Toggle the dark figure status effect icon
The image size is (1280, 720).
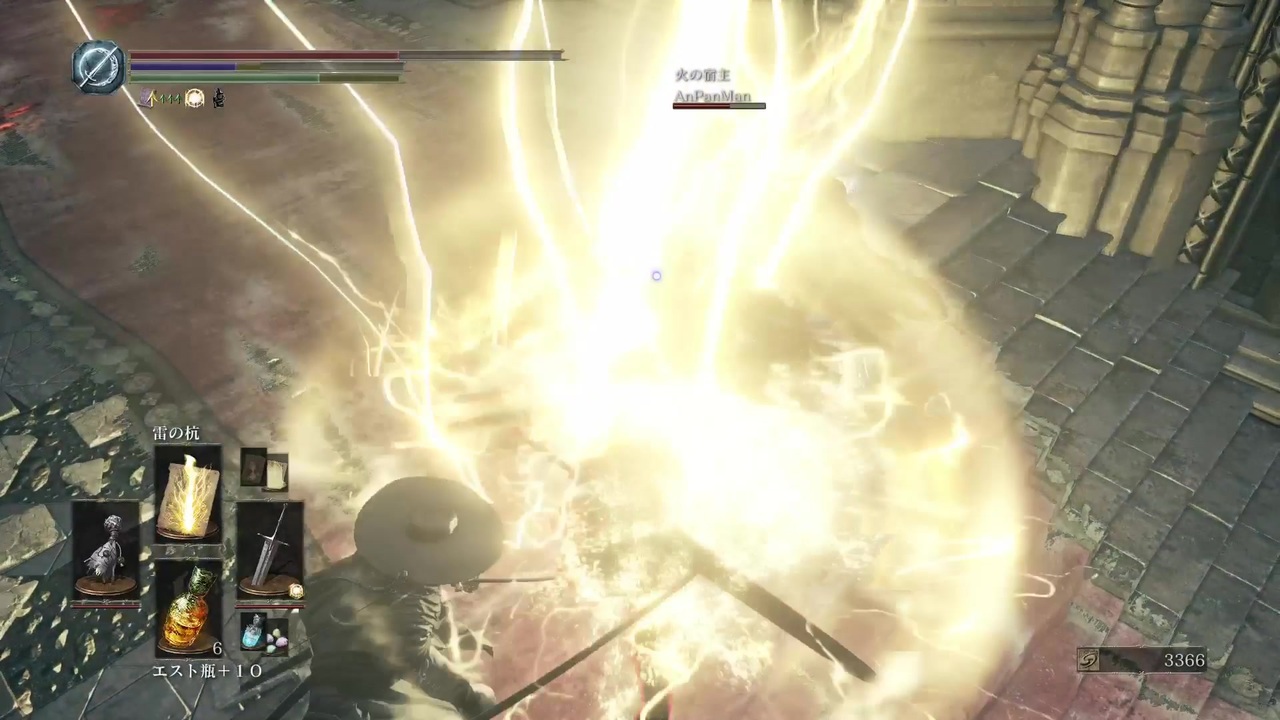coord(218,99)
